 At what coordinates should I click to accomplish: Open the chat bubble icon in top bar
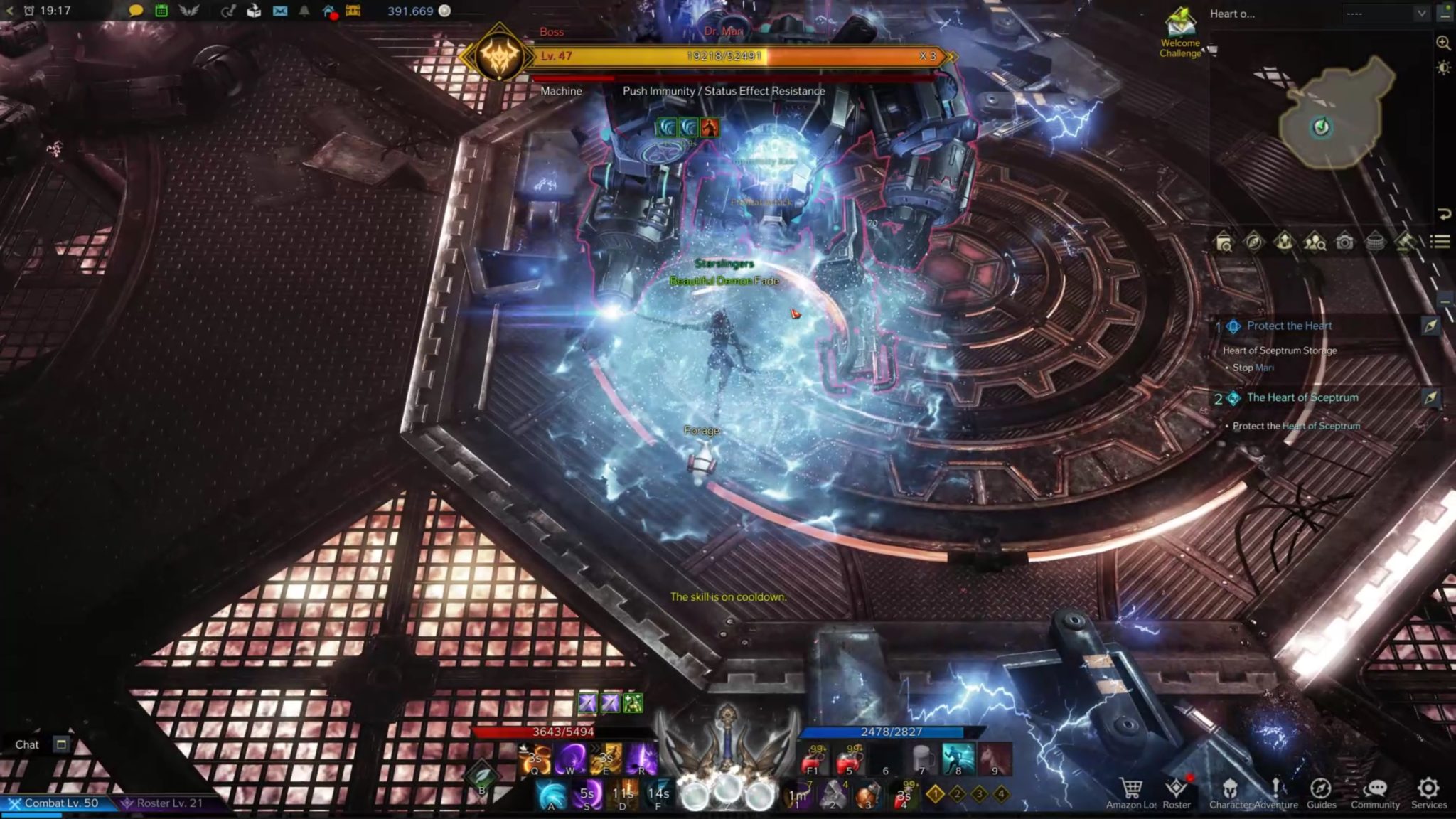point(137,11)
